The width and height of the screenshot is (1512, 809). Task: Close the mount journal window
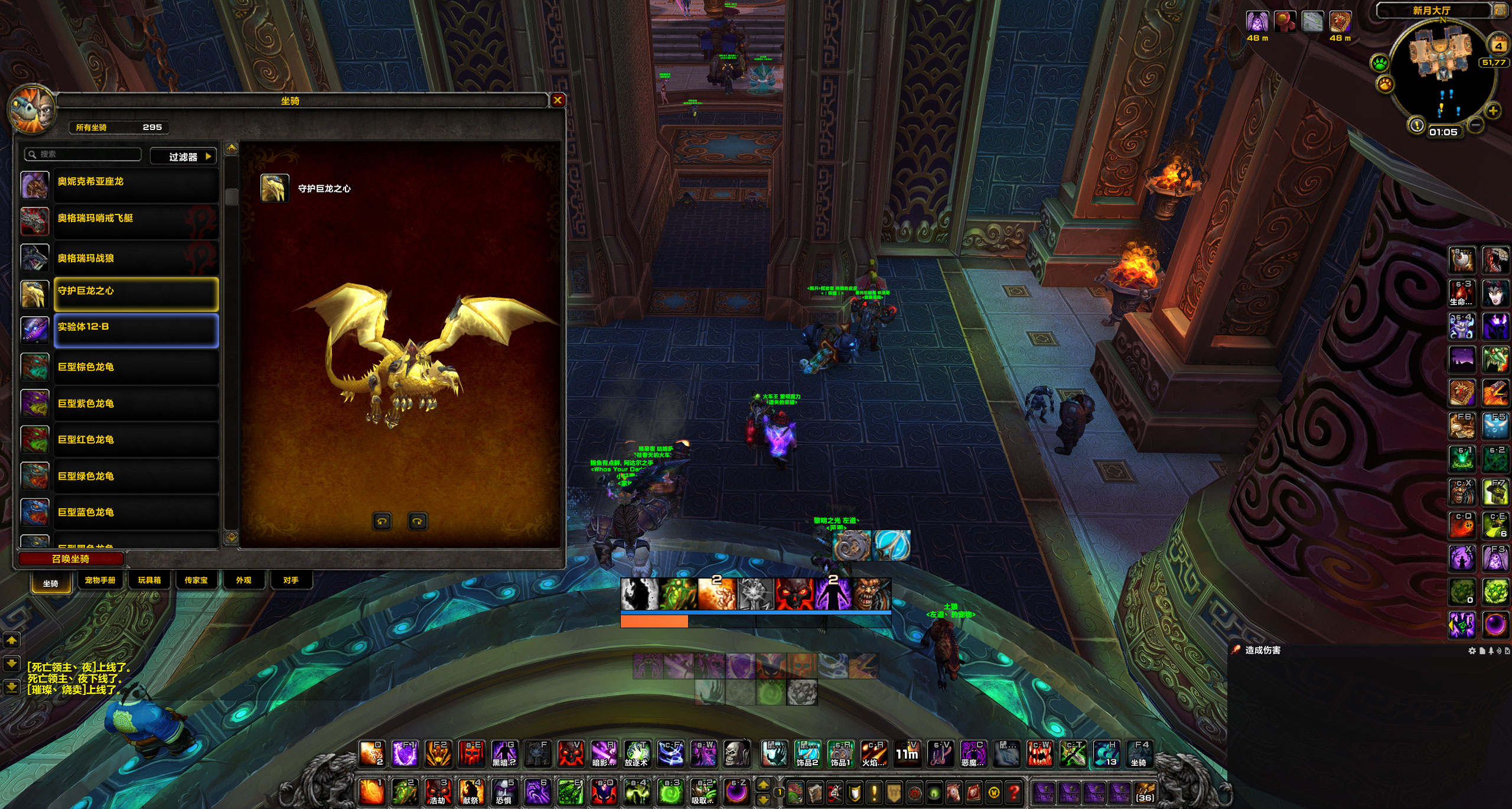point(557,100)
